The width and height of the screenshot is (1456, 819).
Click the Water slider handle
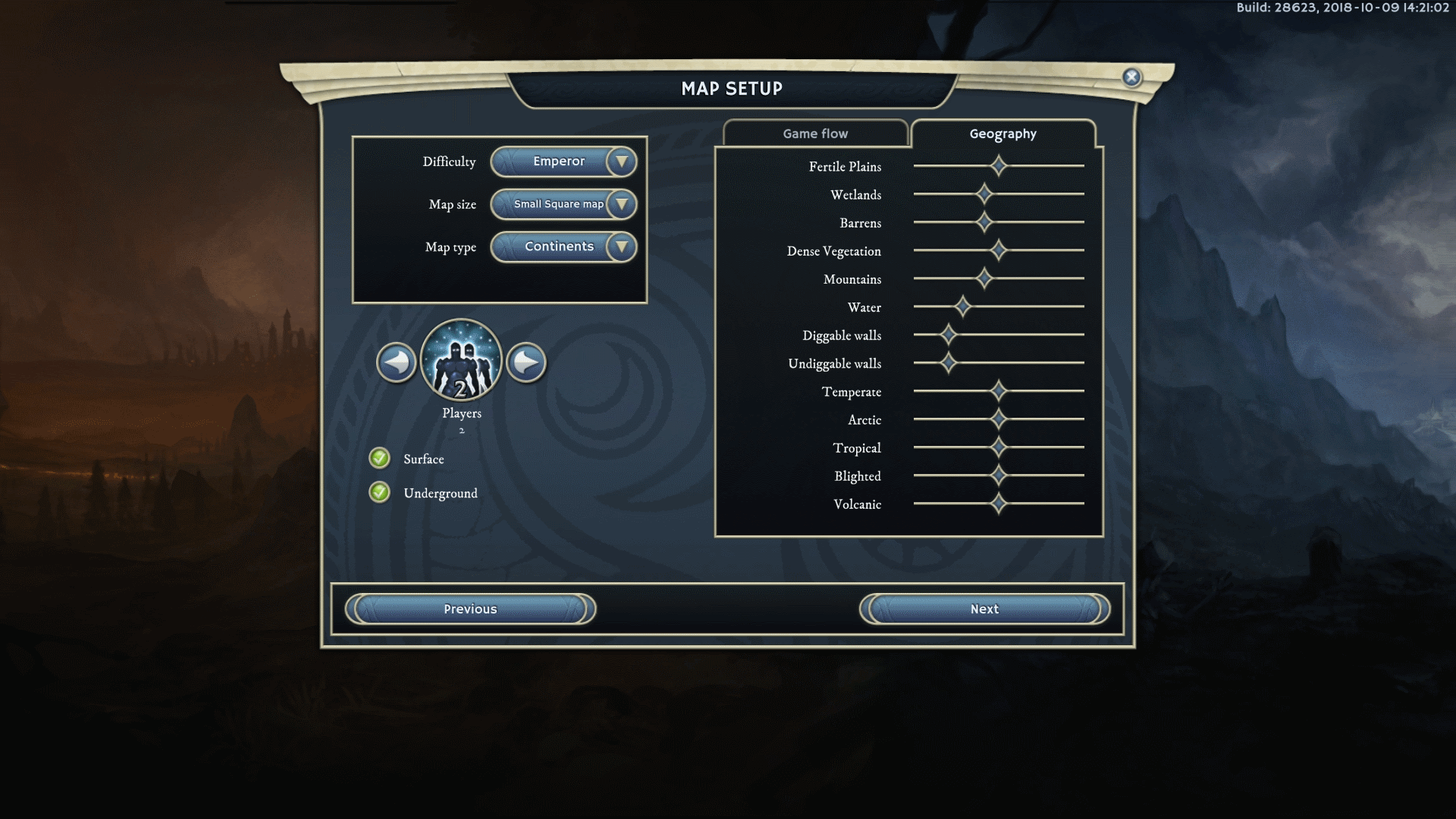(962, 306)
